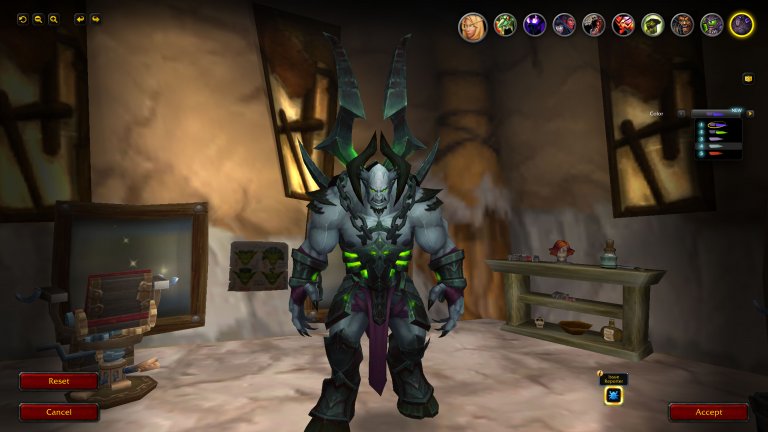Show the next Color option

pyautogui.click(x=749, y=114)
